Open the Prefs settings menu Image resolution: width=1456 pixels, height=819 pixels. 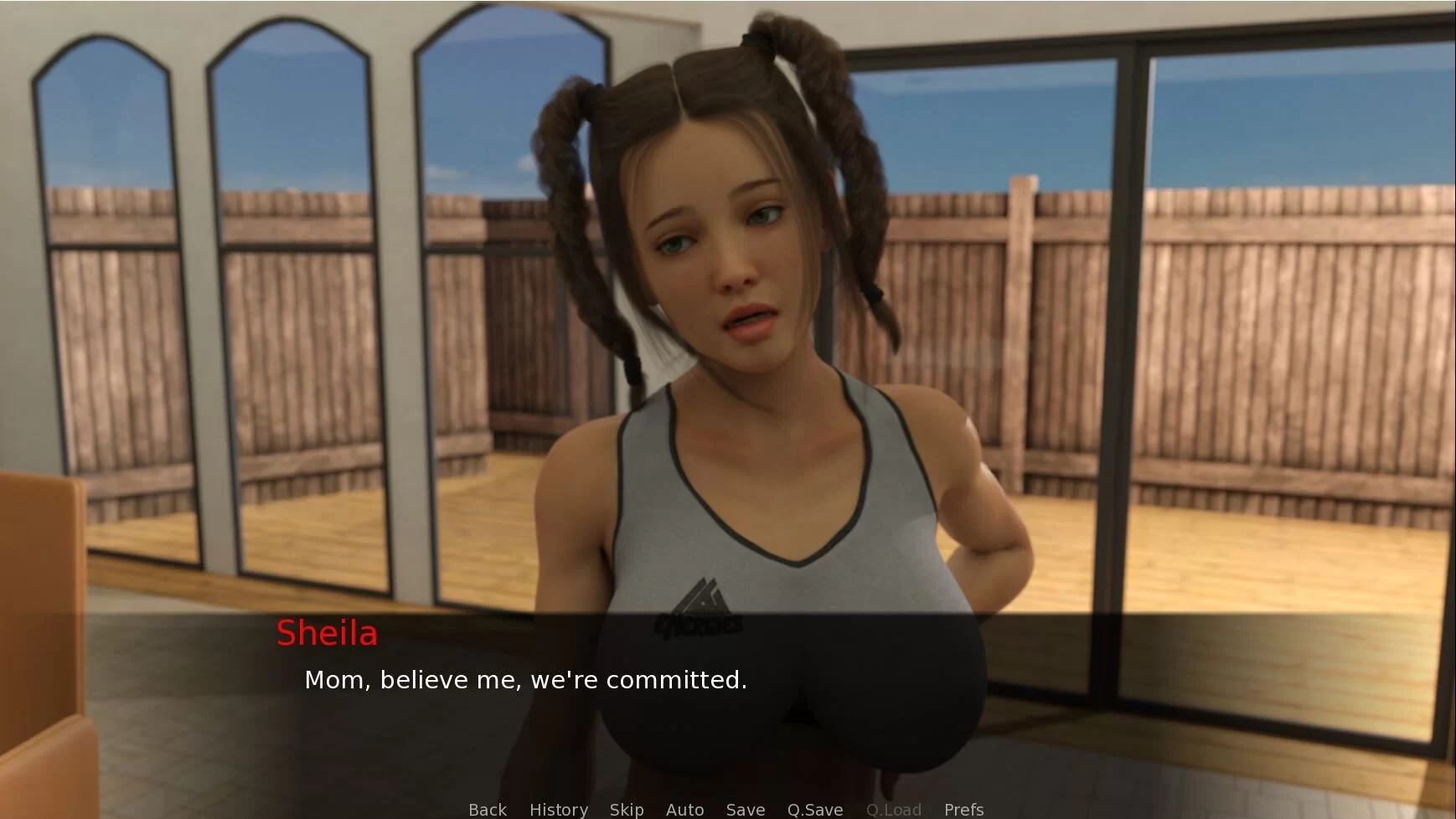[x=963, y=810]
